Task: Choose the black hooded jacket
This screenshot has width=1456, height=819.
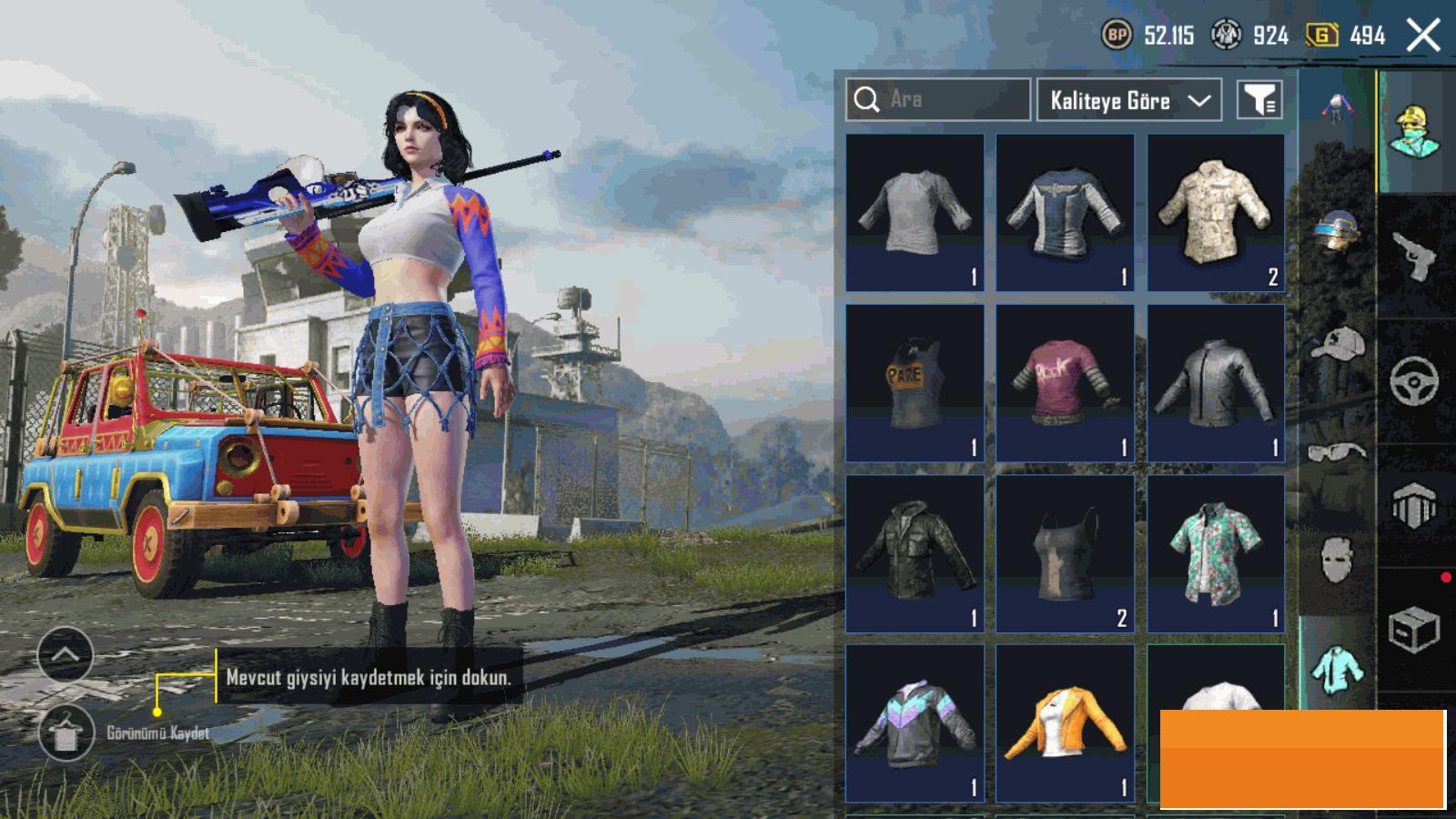Action: coord(915,553)
